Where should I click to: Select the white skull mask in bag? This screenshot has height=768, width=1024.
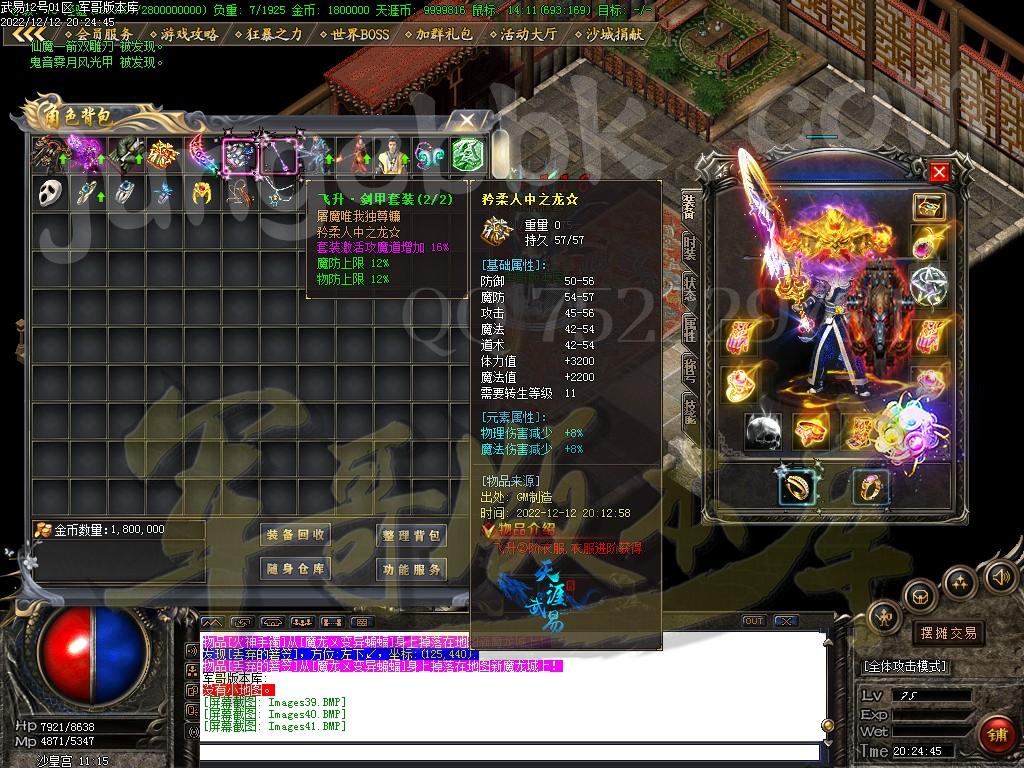pos(49,193)
